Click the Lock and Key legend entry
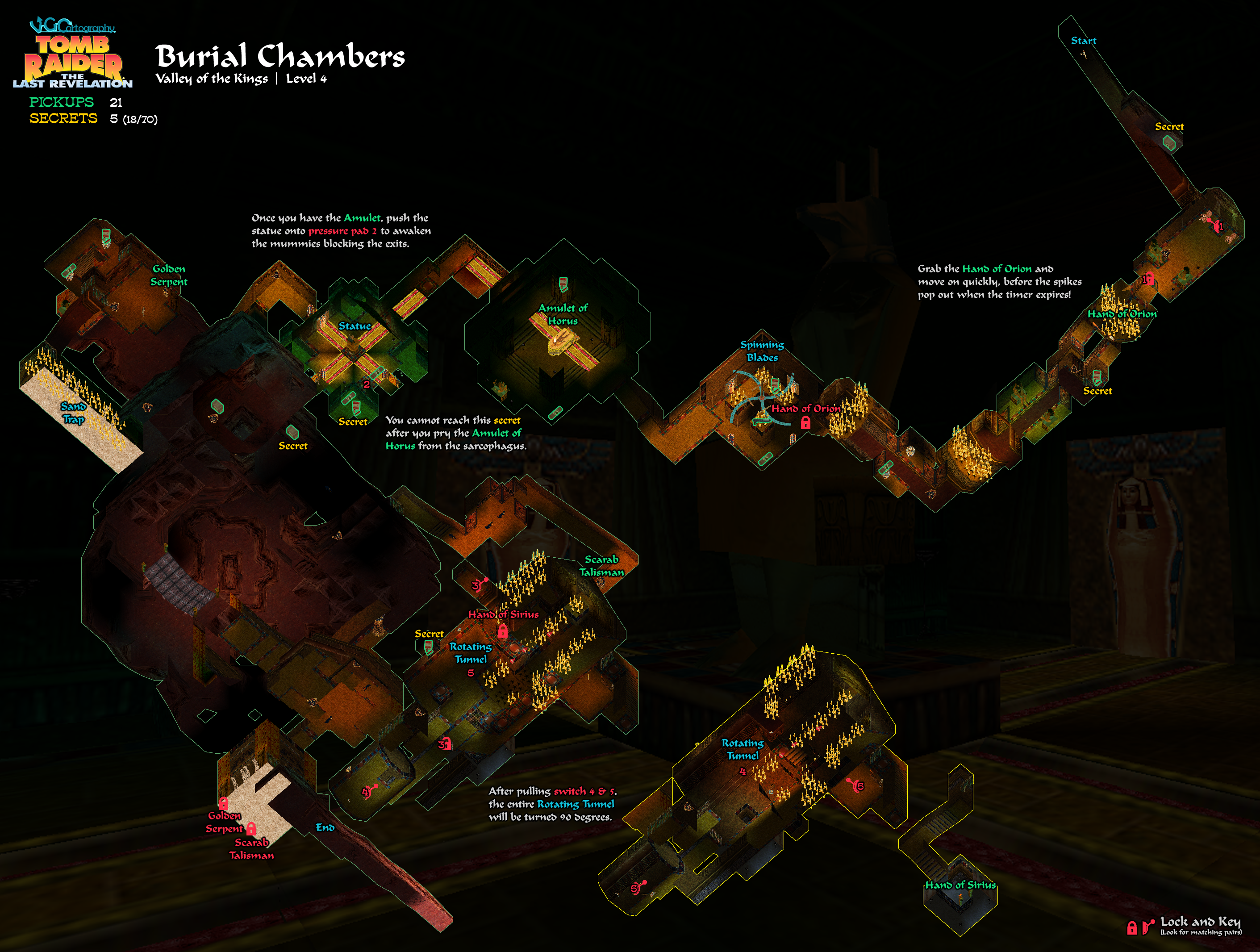The width and height of the screenshot is (1260, 952). 1200,922
